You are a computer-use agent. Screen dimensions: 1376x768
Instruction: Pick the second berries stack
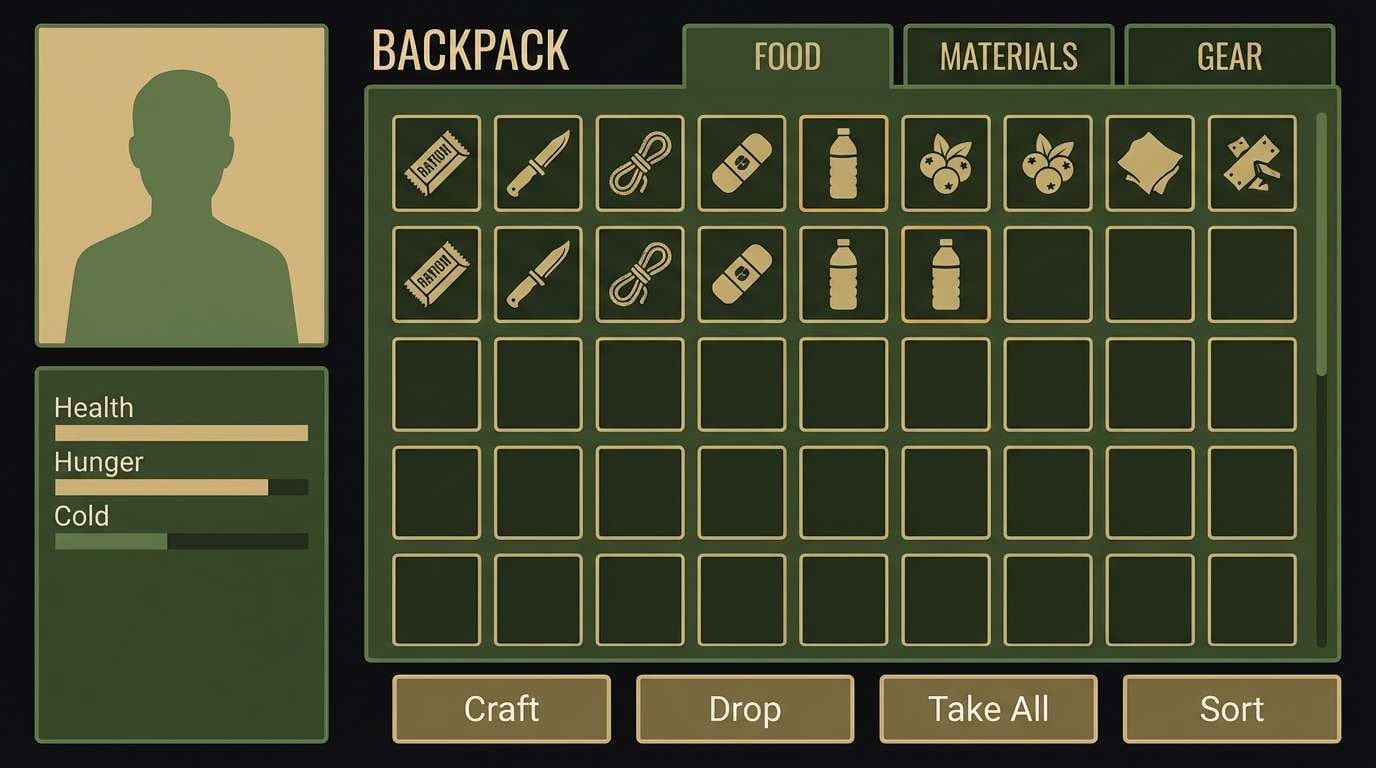1048,164
